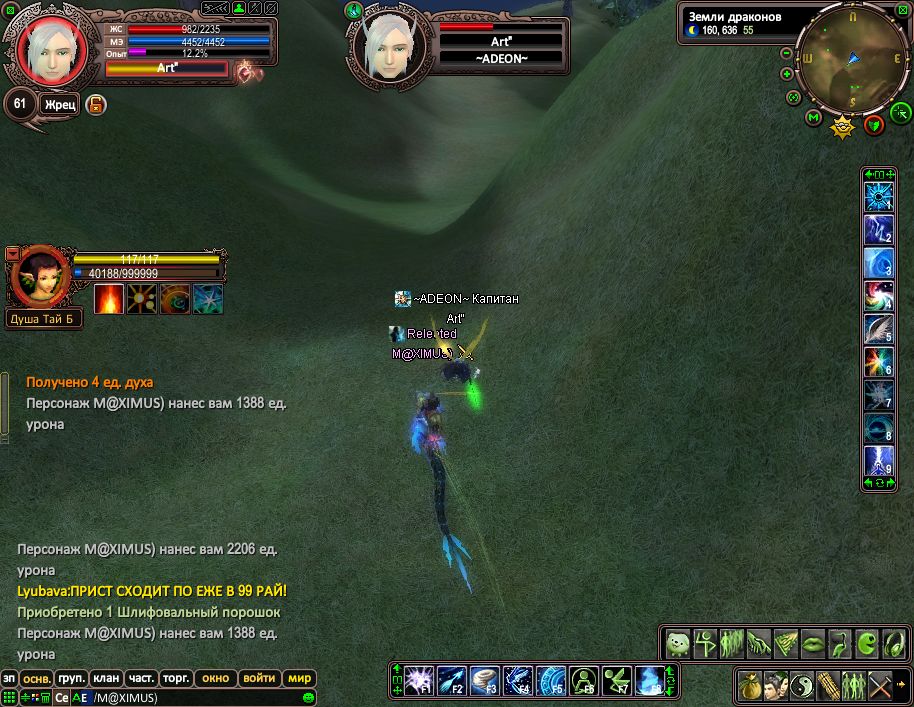The image size is (914, 707).
Task: Open the «торг.» trade chat tab
Action: (177, 677)
